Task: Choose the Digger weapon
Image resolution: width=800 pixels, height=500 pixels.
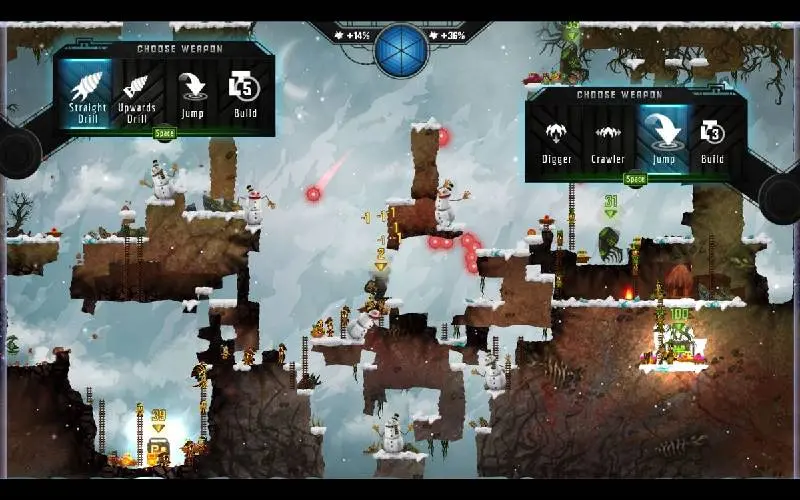Action: coord(556,141)
